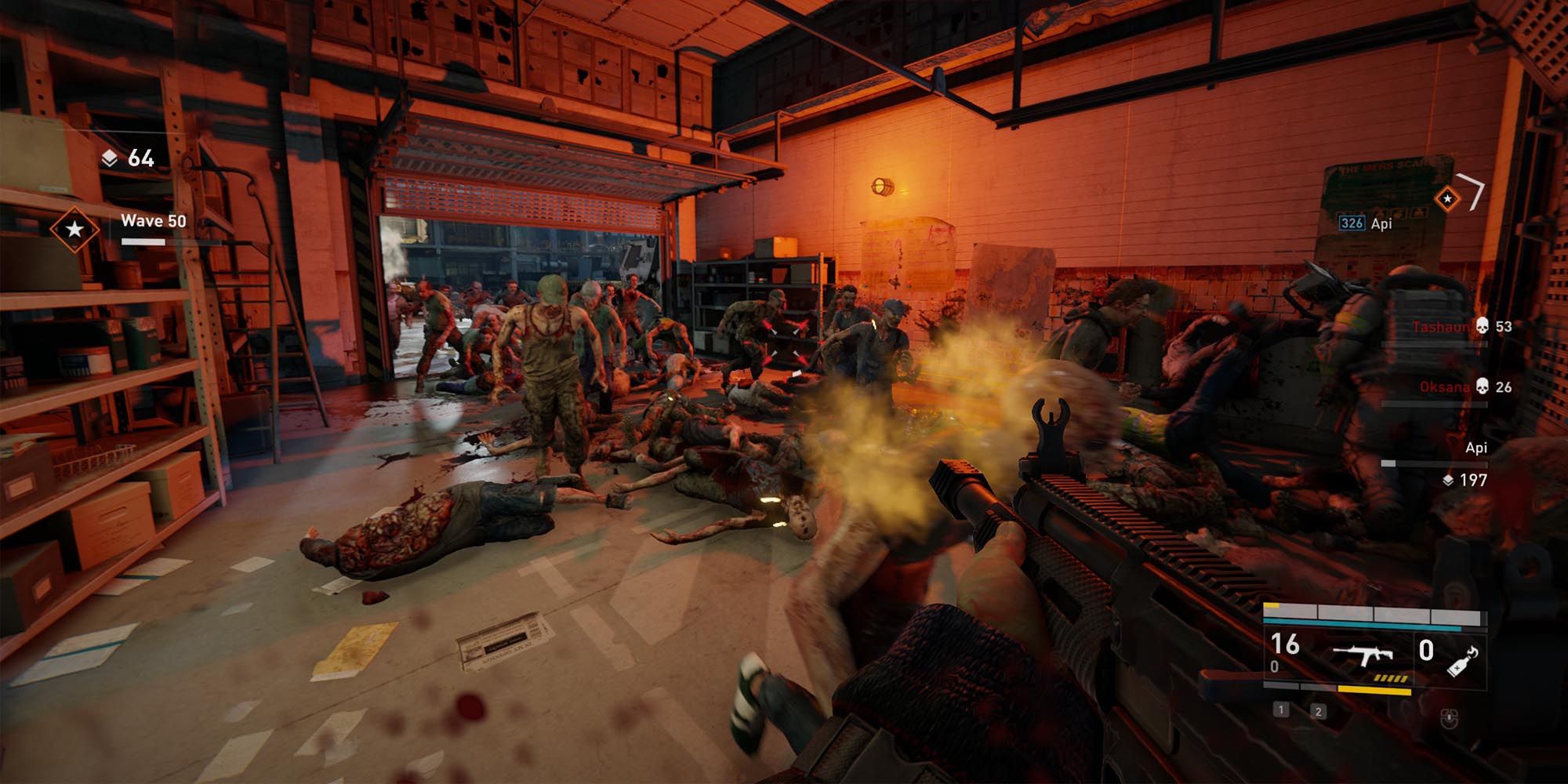Expand the Wave 50 progress panel

point(153,230)
